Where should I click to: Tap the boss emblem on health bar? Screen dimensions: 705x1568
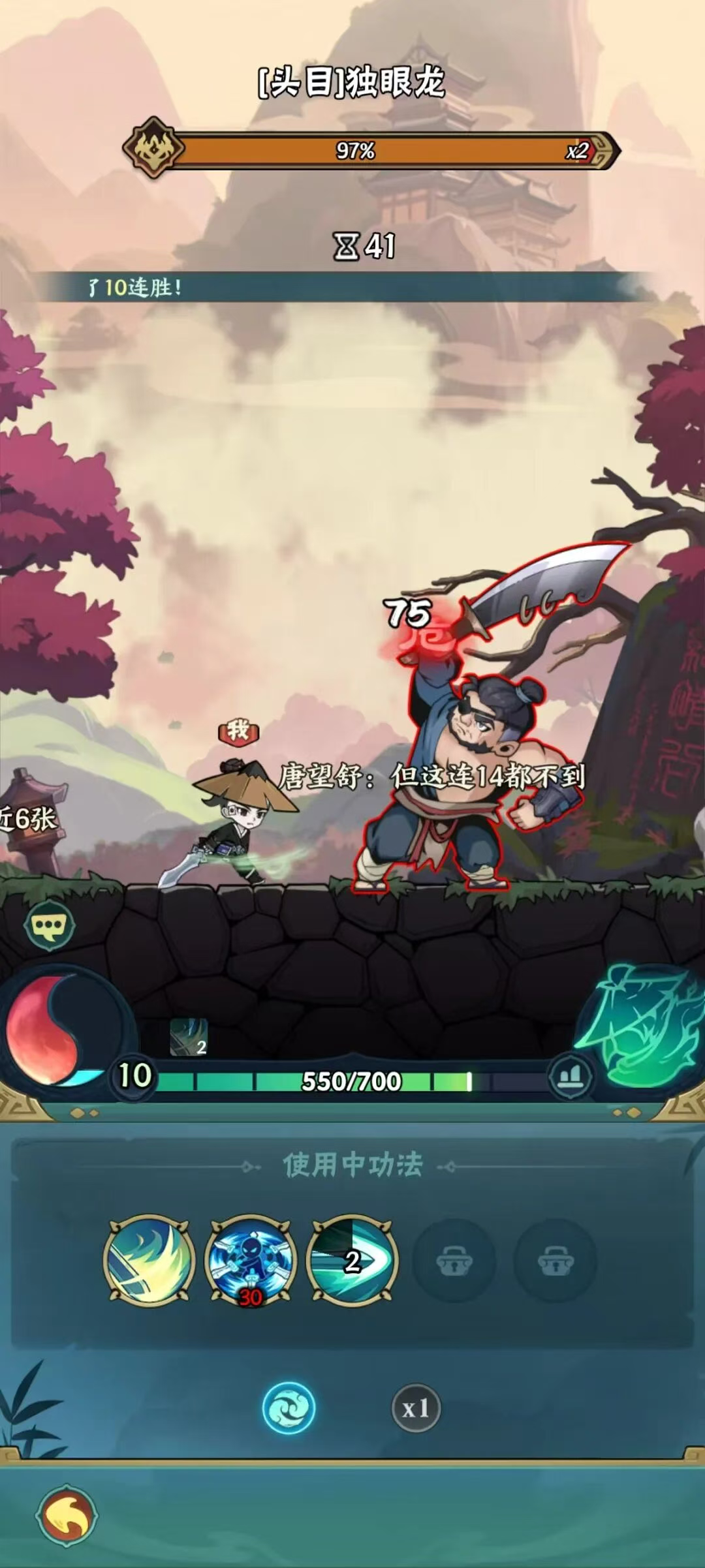coord(153,148)
